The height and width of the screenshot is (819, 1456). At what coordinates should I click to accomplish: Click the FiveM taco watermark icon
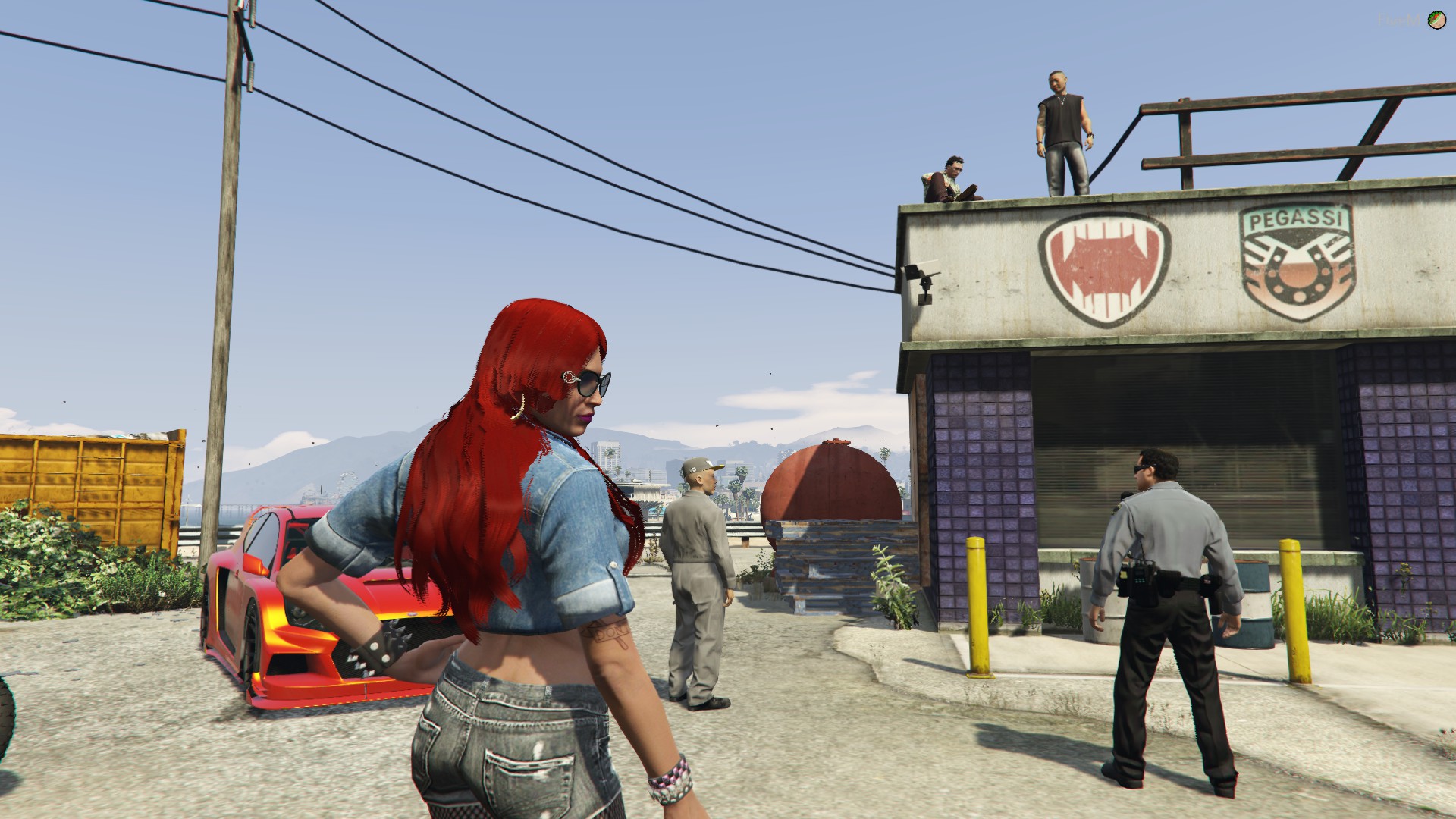[1436, 20]
